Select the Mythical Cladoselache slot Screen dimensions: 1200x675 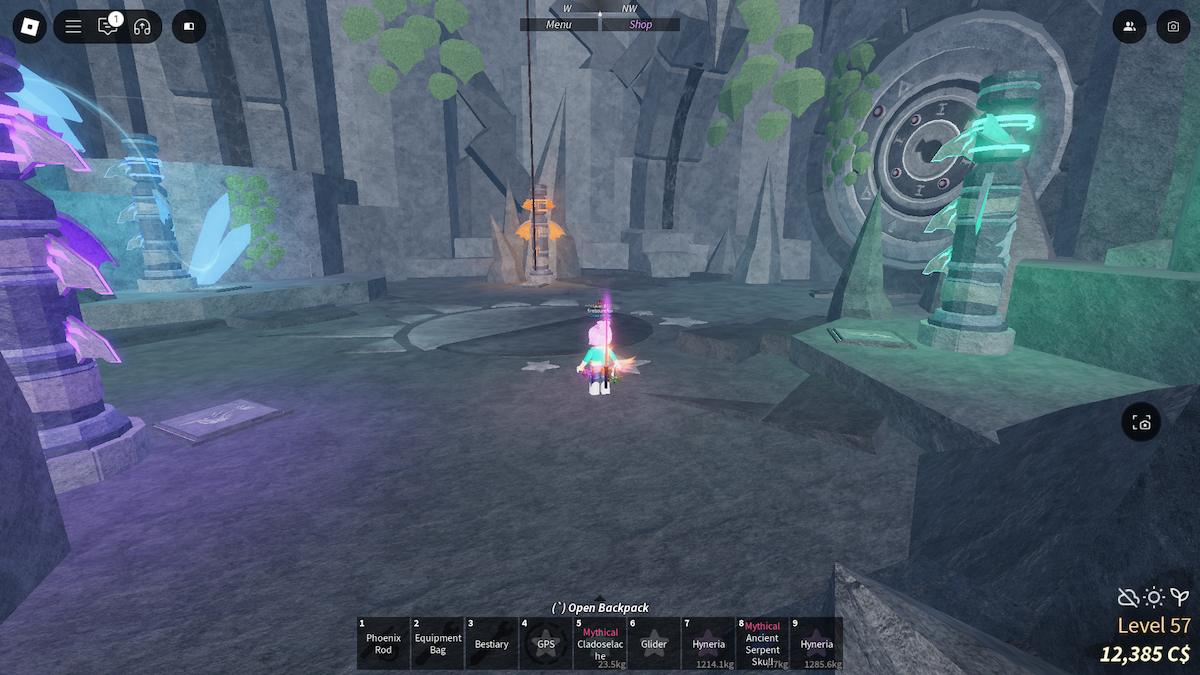coord(600,644)
